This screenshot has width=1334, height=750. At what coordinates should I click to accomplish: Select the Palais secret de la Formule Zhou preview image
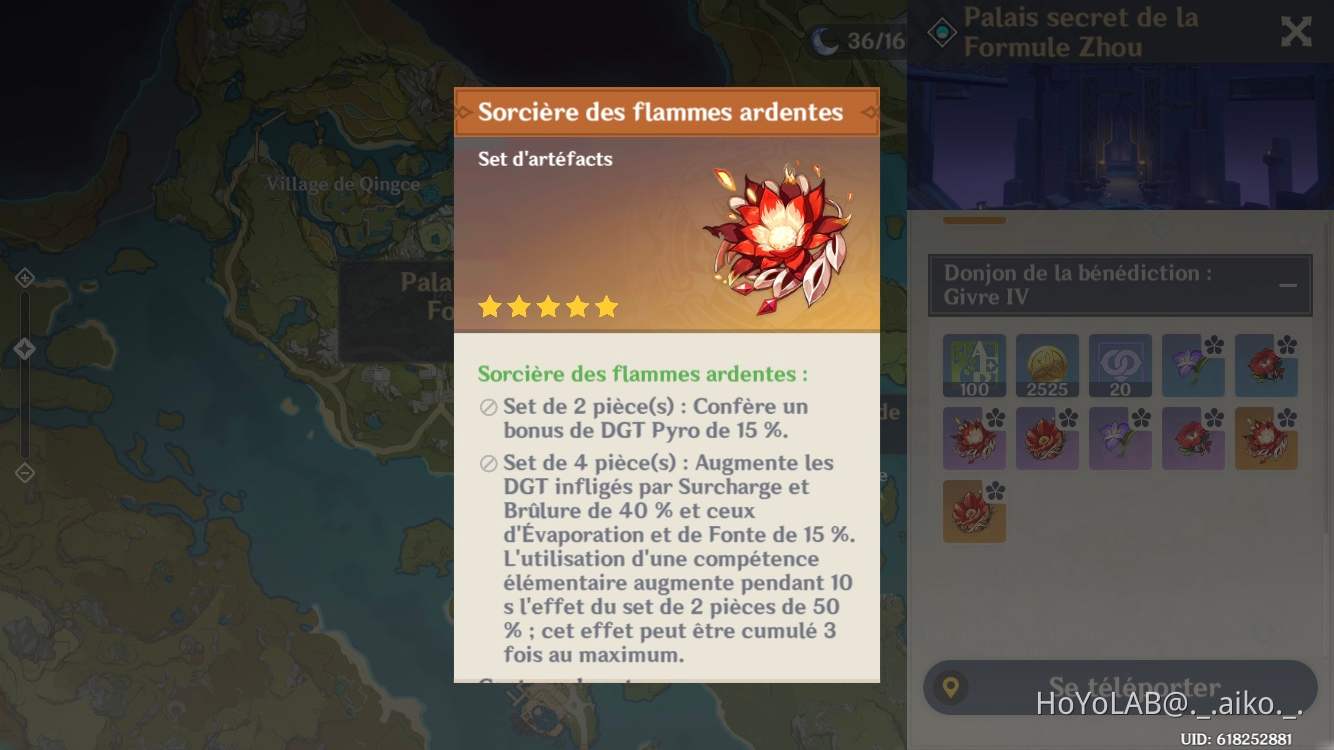[1119, 135]
